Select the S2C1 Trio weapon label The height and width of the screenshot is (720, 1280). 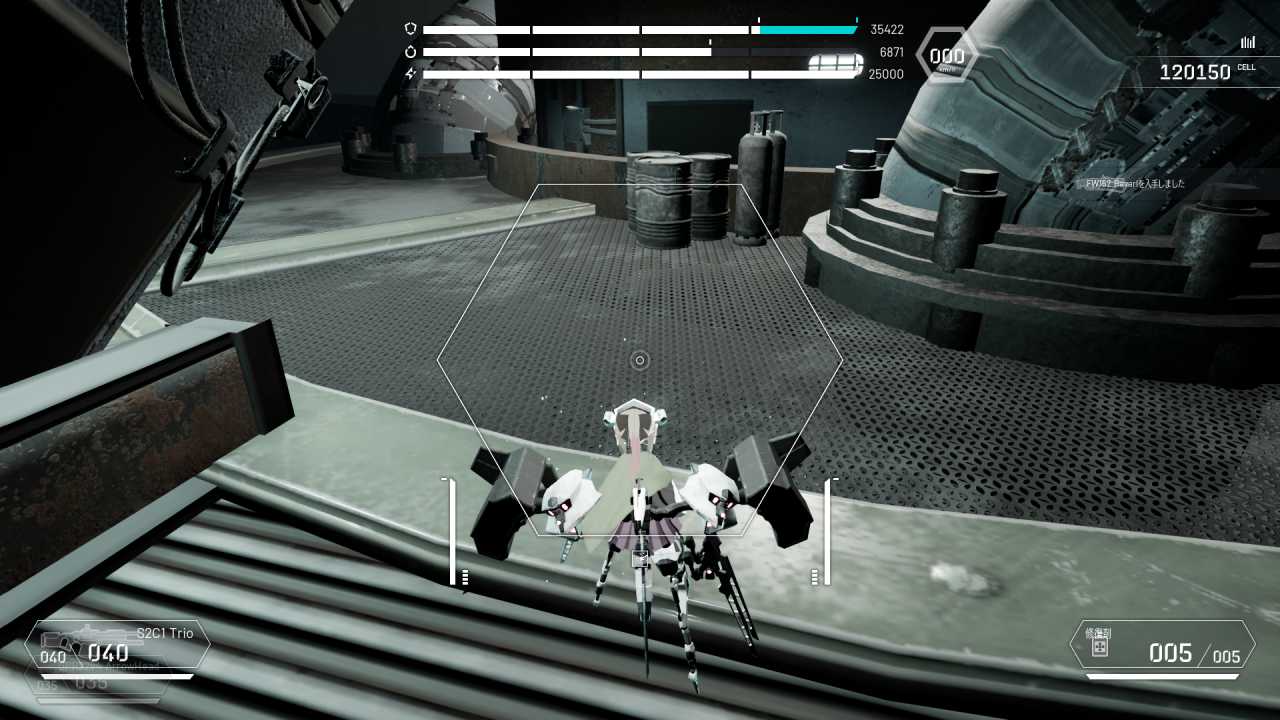[165, 632]
